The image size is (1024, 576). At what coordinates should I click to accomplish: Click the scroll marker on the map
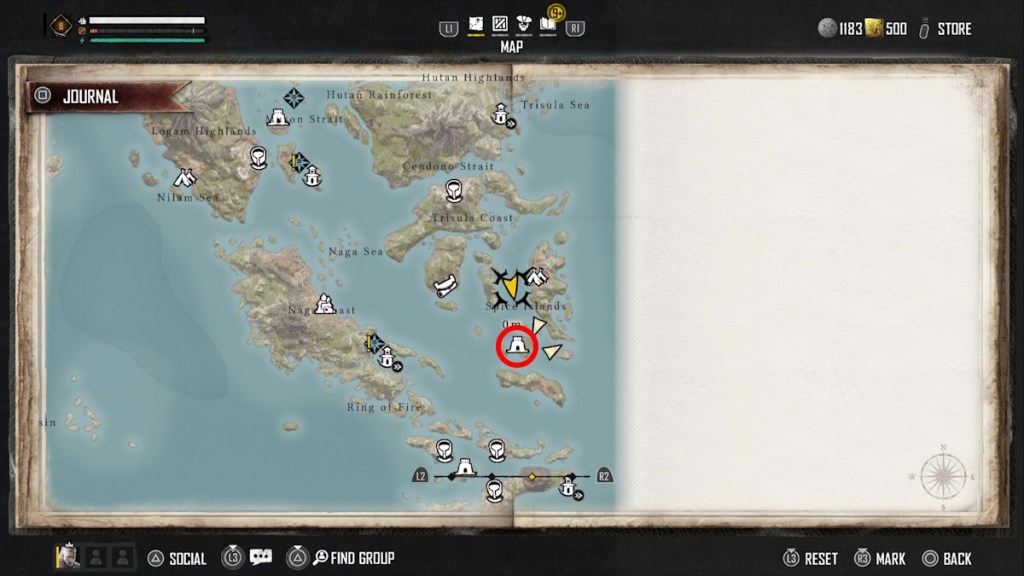tap(444, 286)
